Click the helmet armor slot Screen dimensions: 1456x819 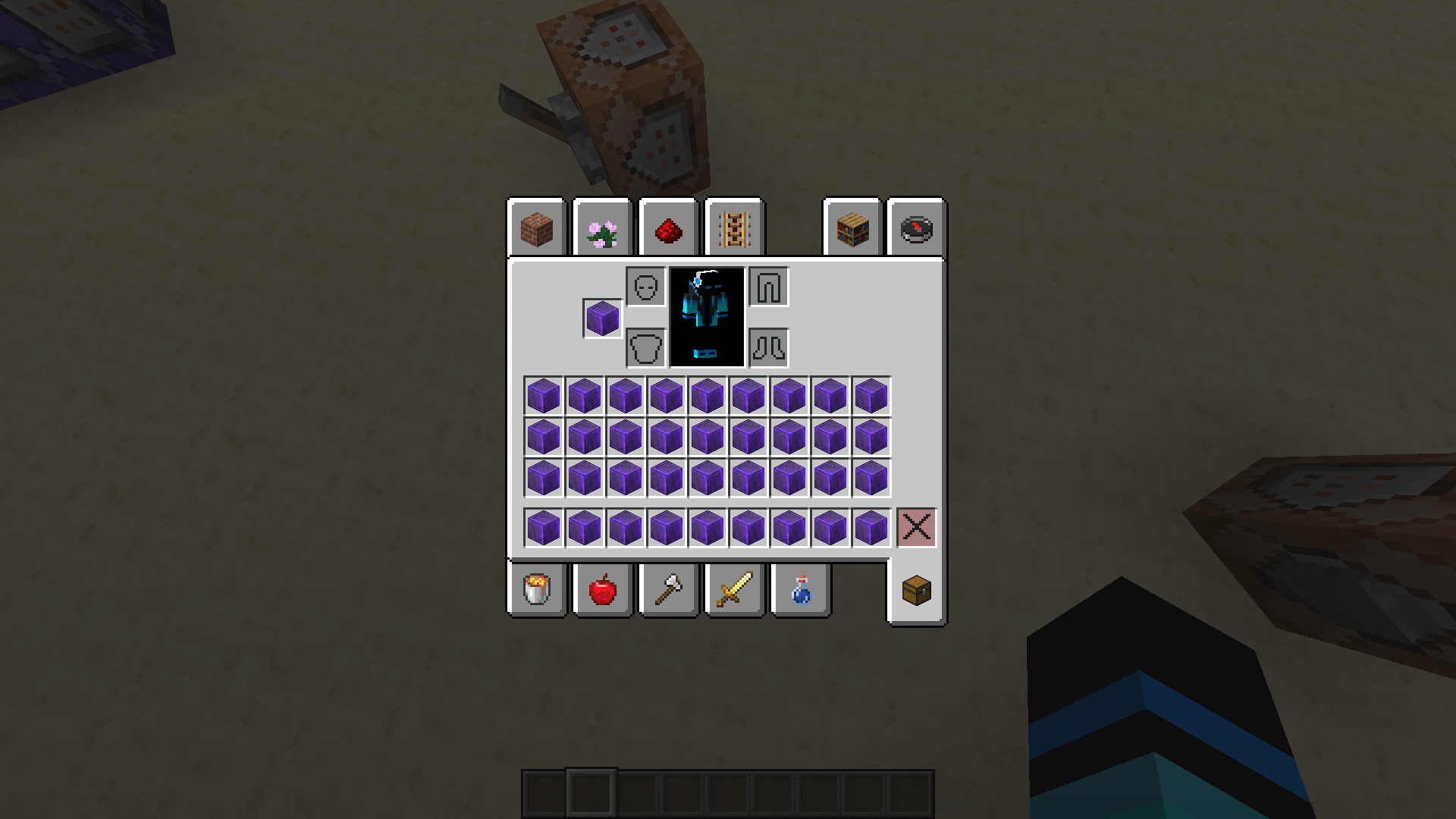(645, 287)
